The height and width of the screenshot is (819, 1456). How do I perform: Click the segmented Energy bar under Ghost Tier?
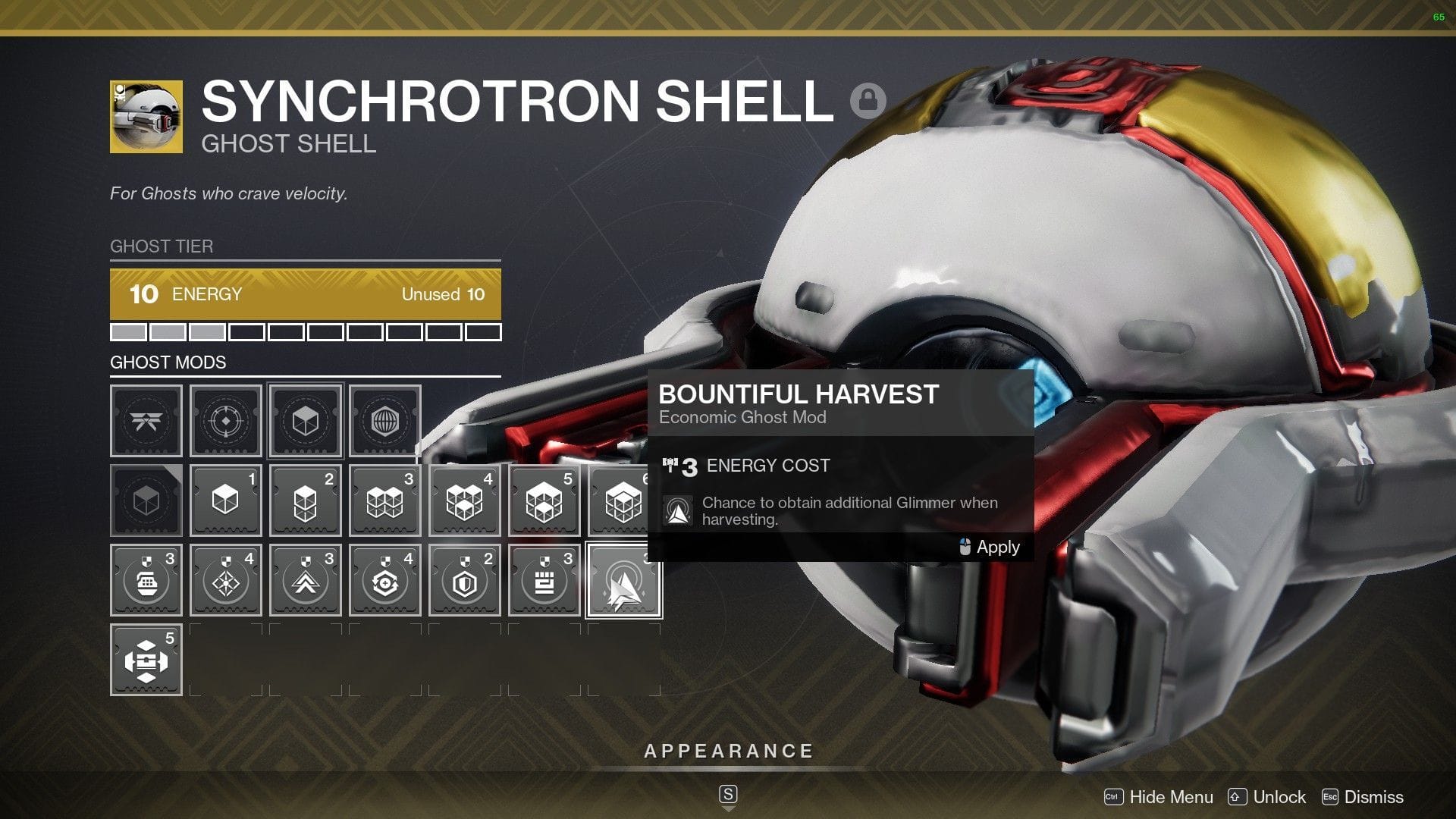click(306, 331)
